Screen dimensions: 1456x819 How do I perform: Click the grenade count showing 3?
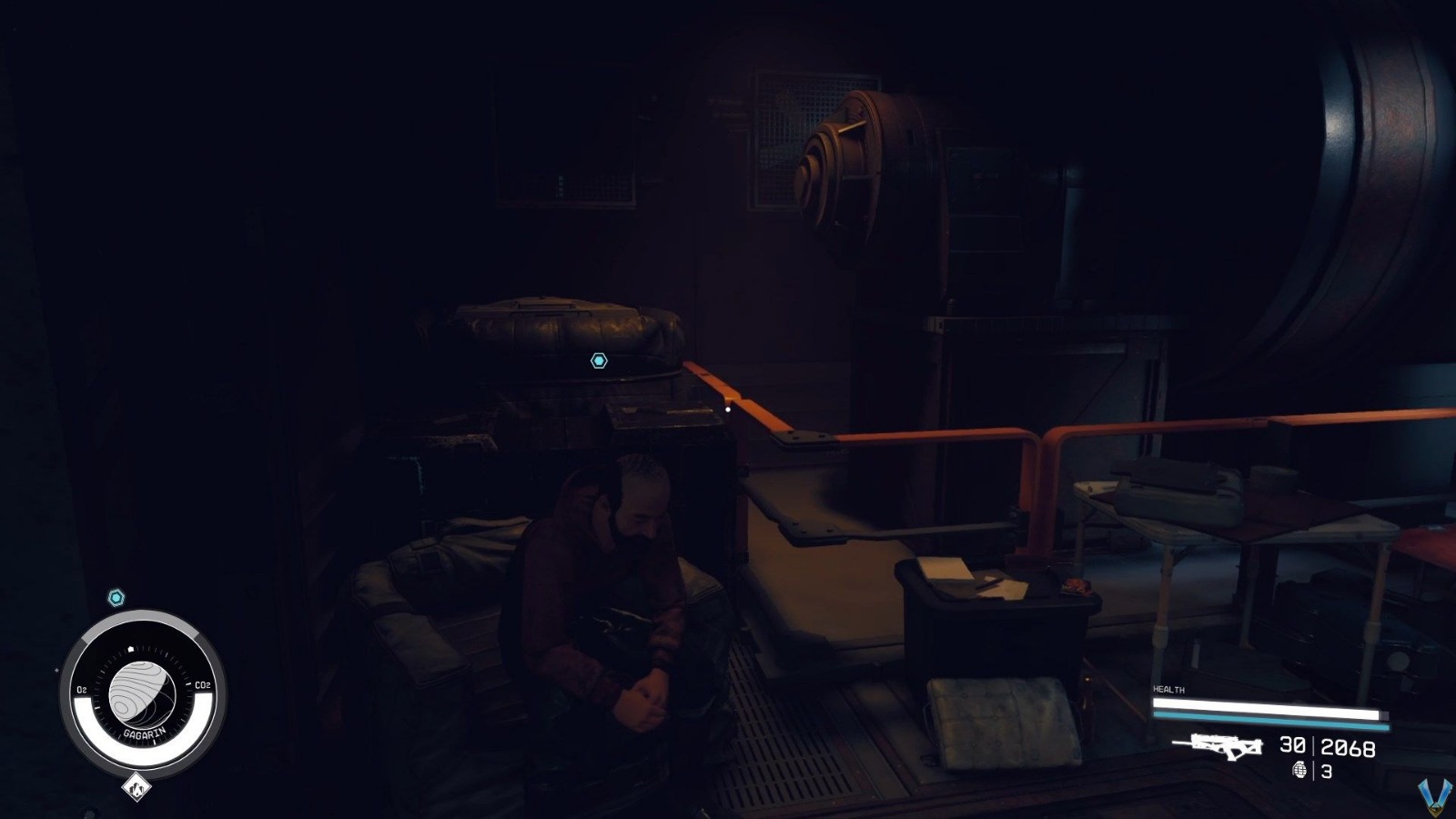1329,769
